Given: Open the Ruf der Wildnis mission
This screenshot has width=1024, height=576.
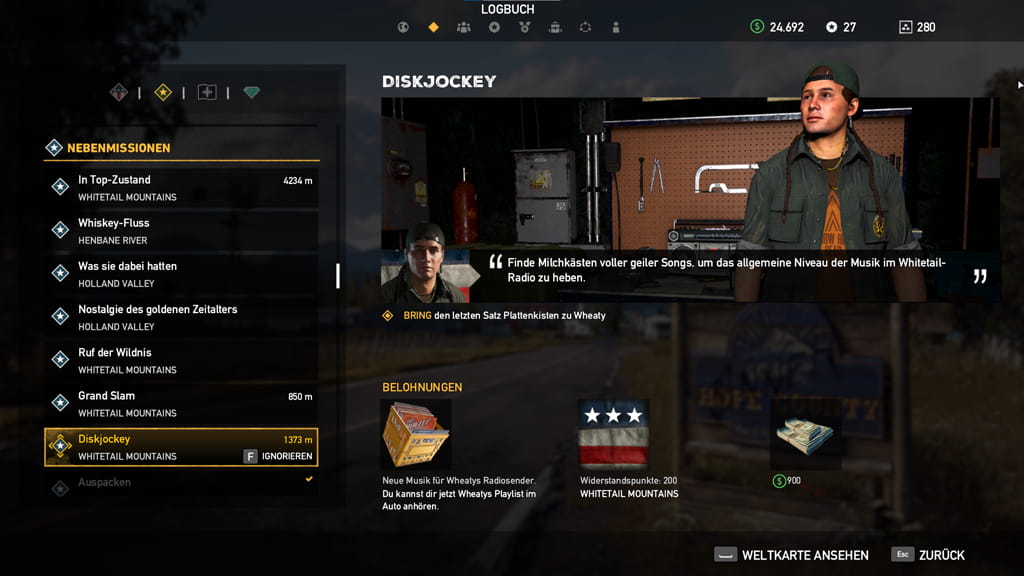Looking at the screenshot, I should [182, 360].
